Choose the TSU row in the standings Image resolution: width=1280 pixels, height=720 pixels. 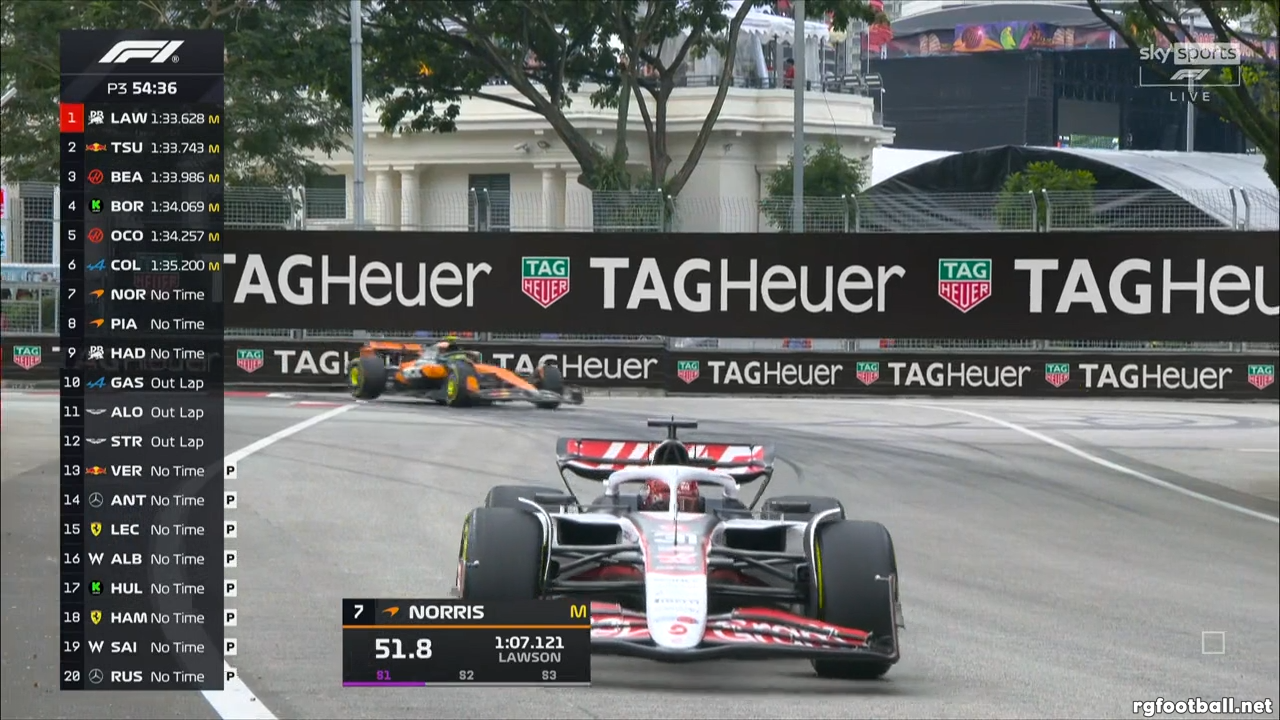pos(141,147)
